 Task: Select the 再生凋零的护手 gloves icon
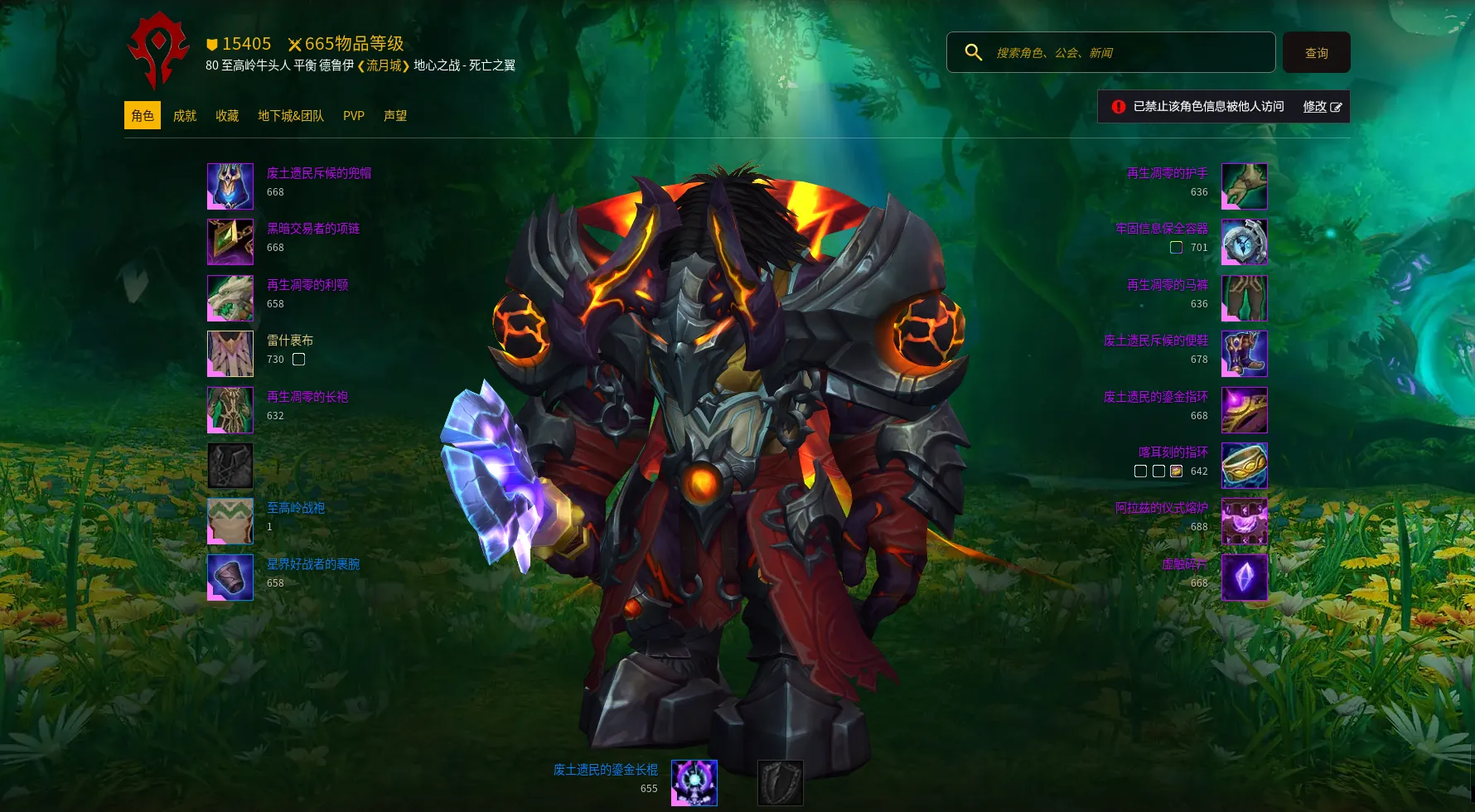(1244, 186)
